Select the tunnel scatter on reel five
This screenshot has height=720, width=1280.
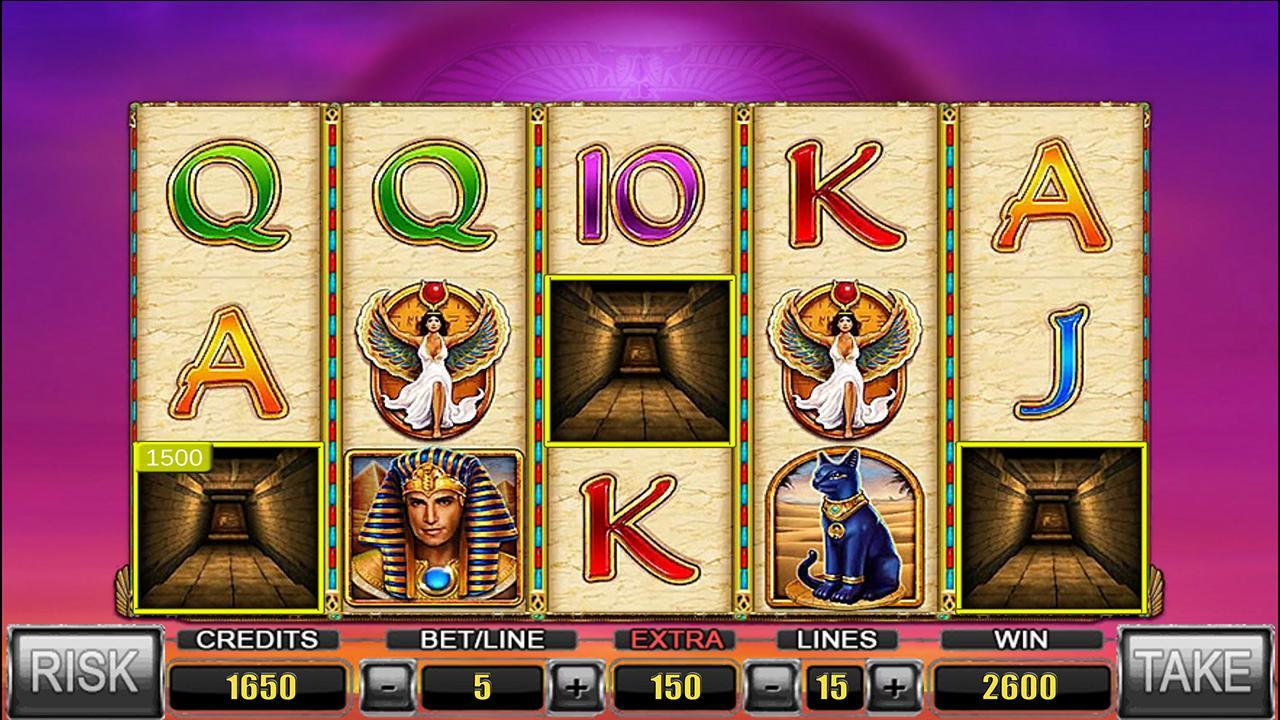(1050, 530)
